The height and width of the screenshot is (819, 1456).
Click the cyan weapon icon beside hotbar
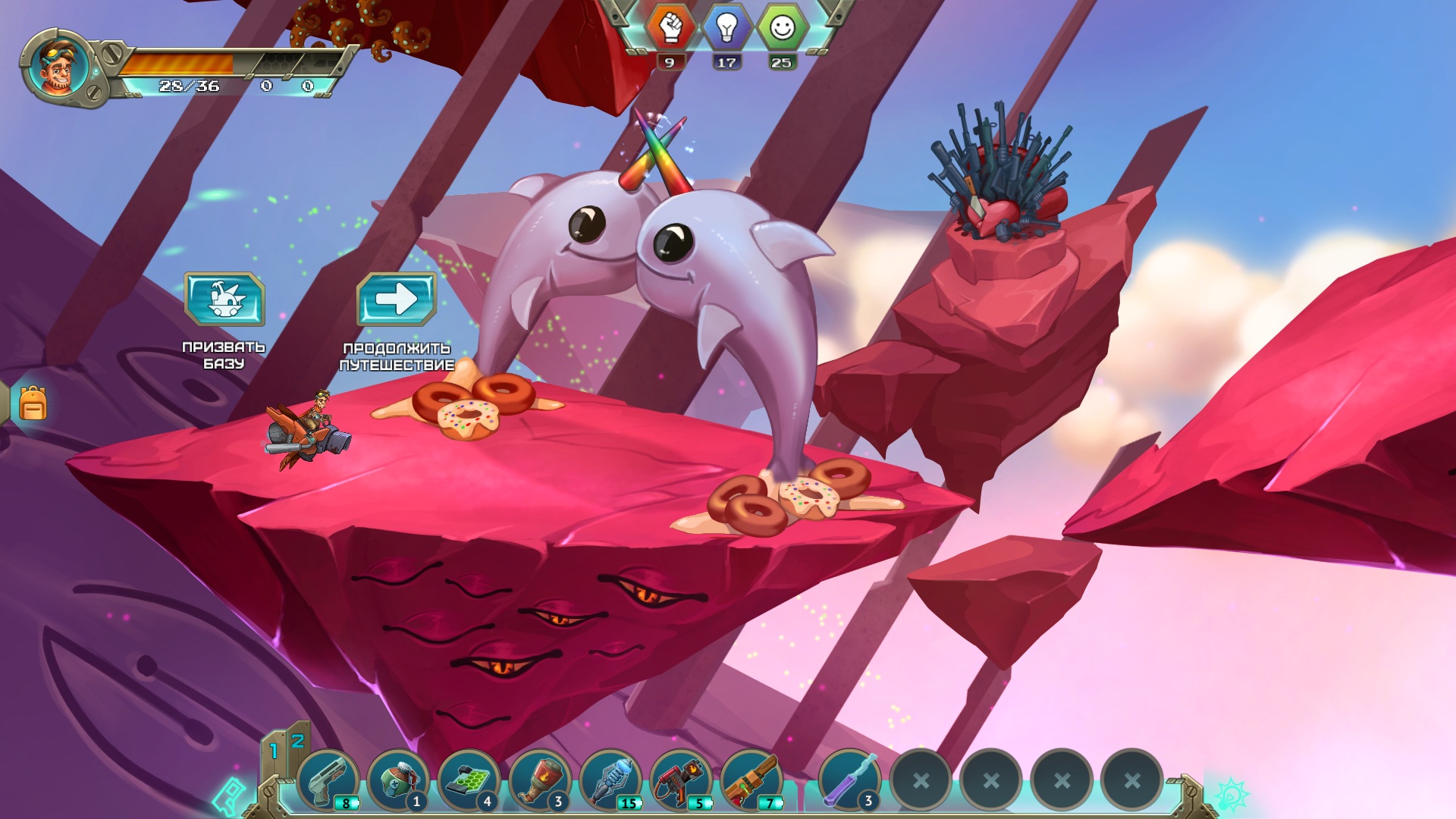pos(229,796)
